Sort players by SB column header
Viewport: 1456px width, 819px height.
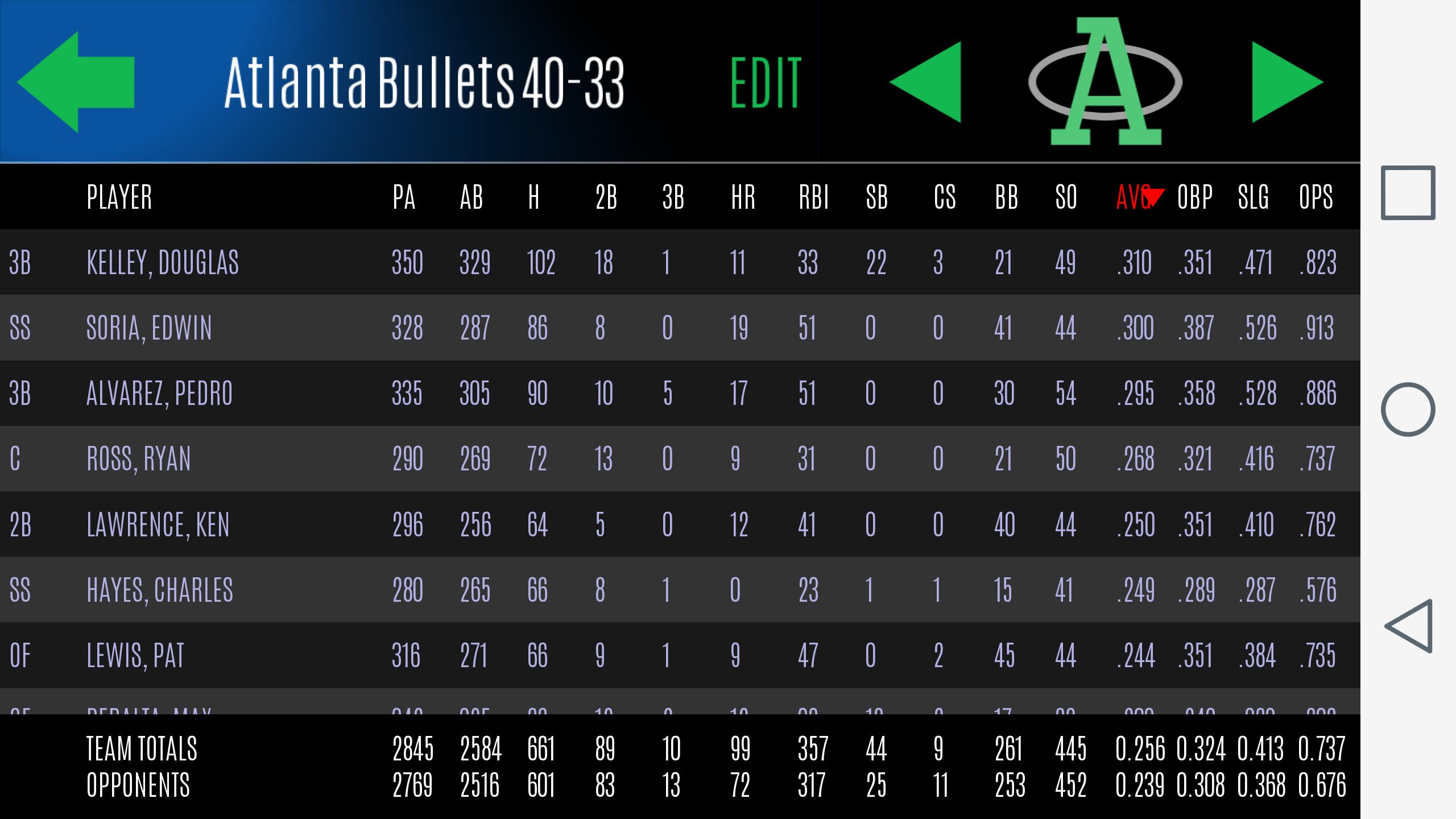876,197
